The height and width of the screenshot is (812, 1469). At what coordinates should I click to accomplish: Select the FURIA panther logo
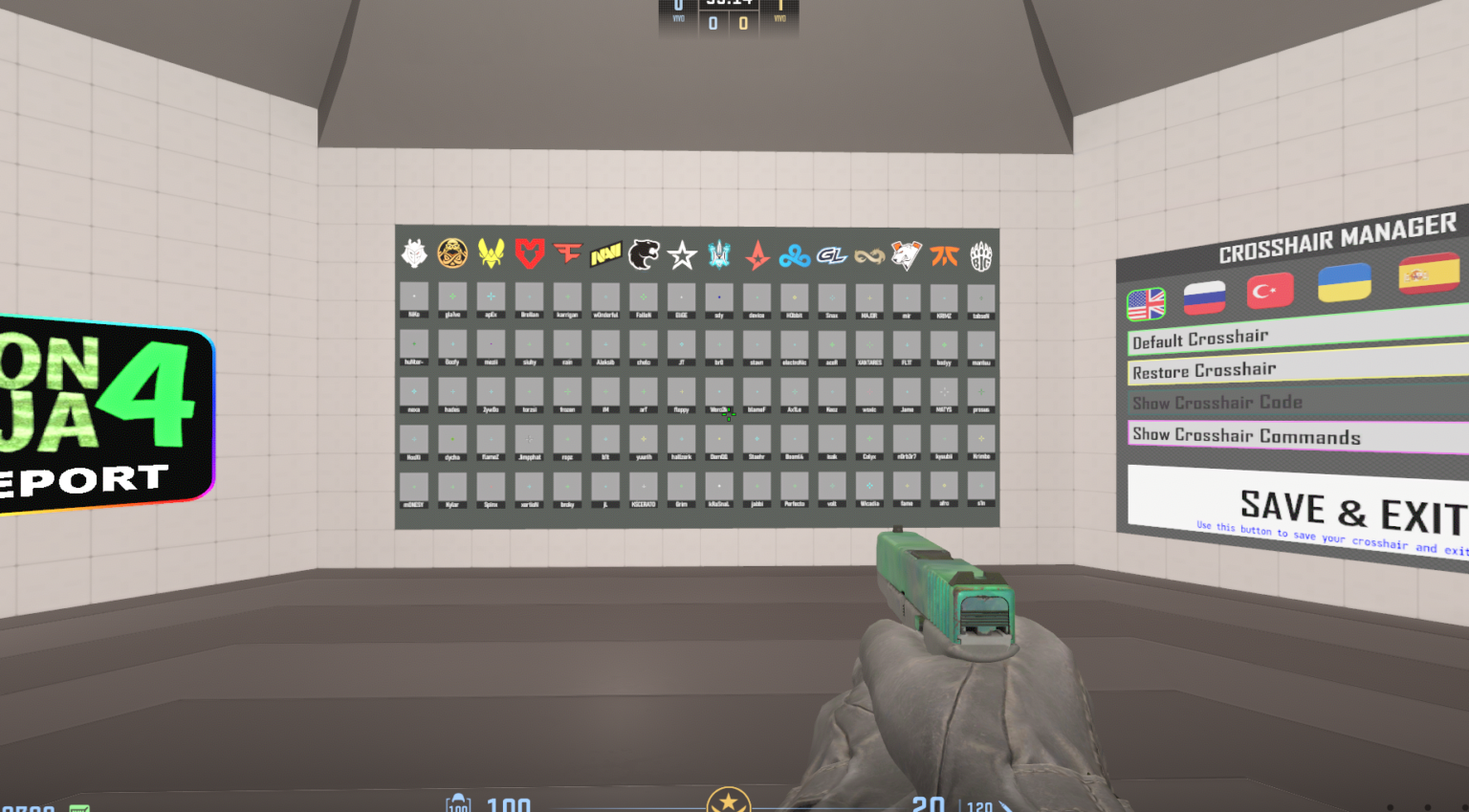tap(643, 253)
